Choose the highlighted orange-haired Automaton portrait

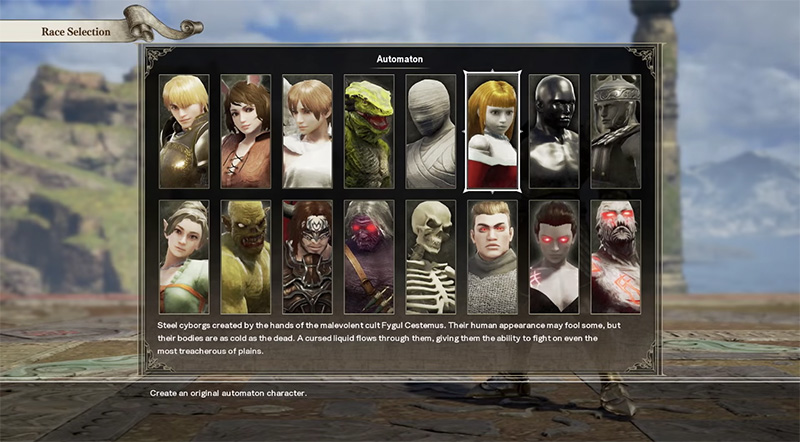[492, 131]
